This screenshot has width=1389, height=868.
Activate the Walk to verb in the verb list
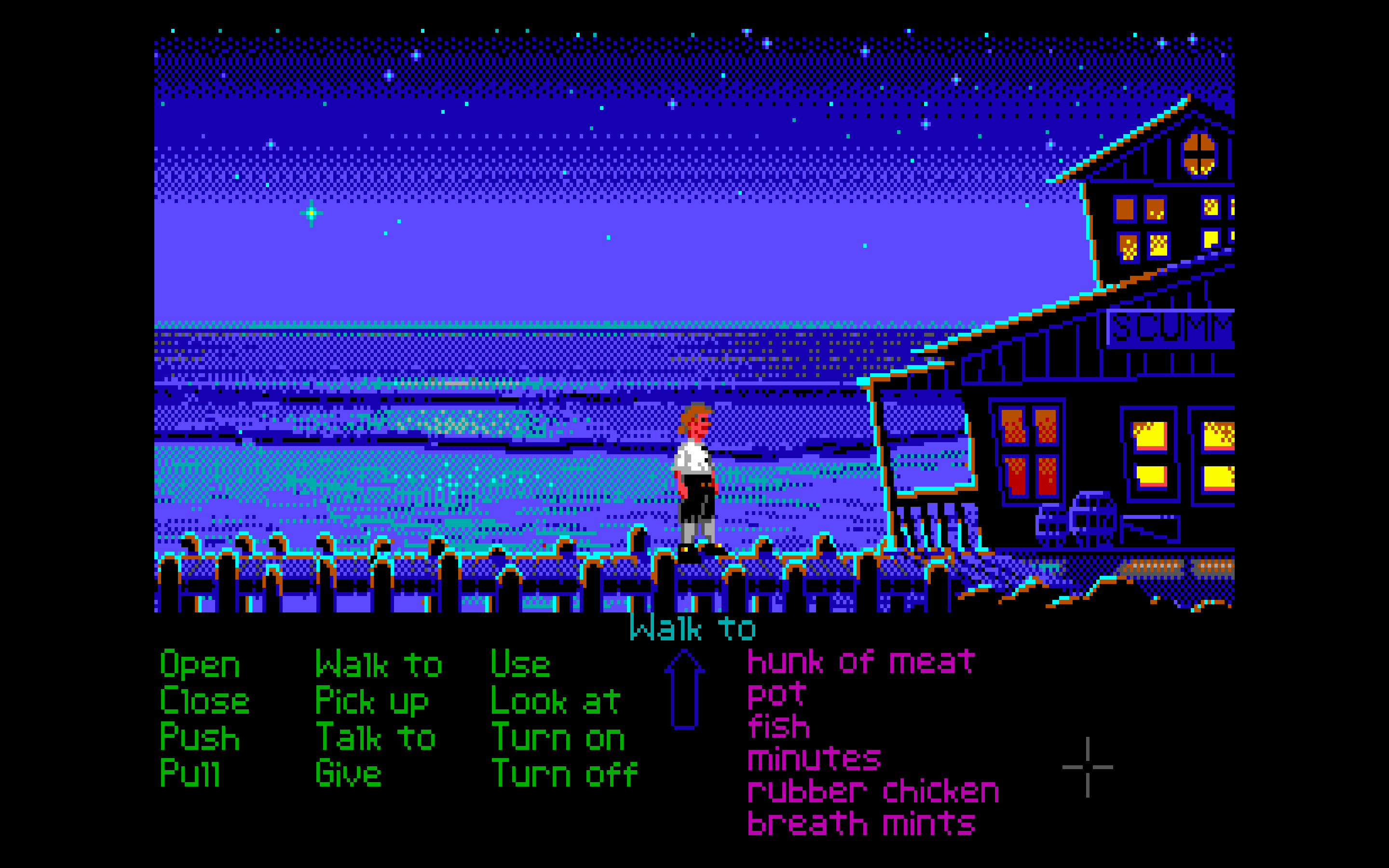click(379, 665)
